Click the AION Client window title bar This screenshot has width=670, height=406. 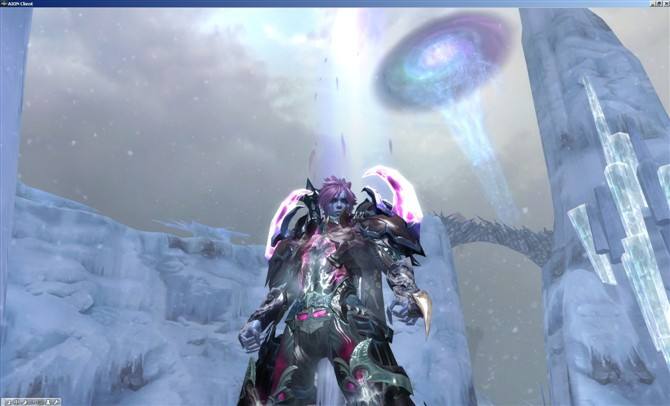click(300, 4)
